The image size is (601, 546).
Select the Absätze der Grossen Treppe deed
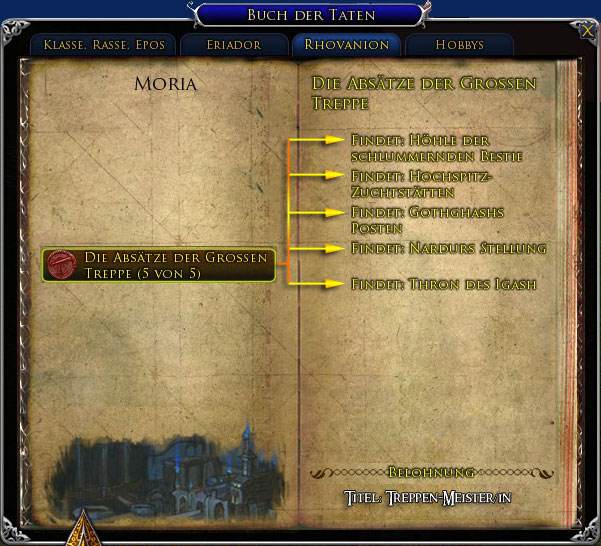click(x=160, y=265)
